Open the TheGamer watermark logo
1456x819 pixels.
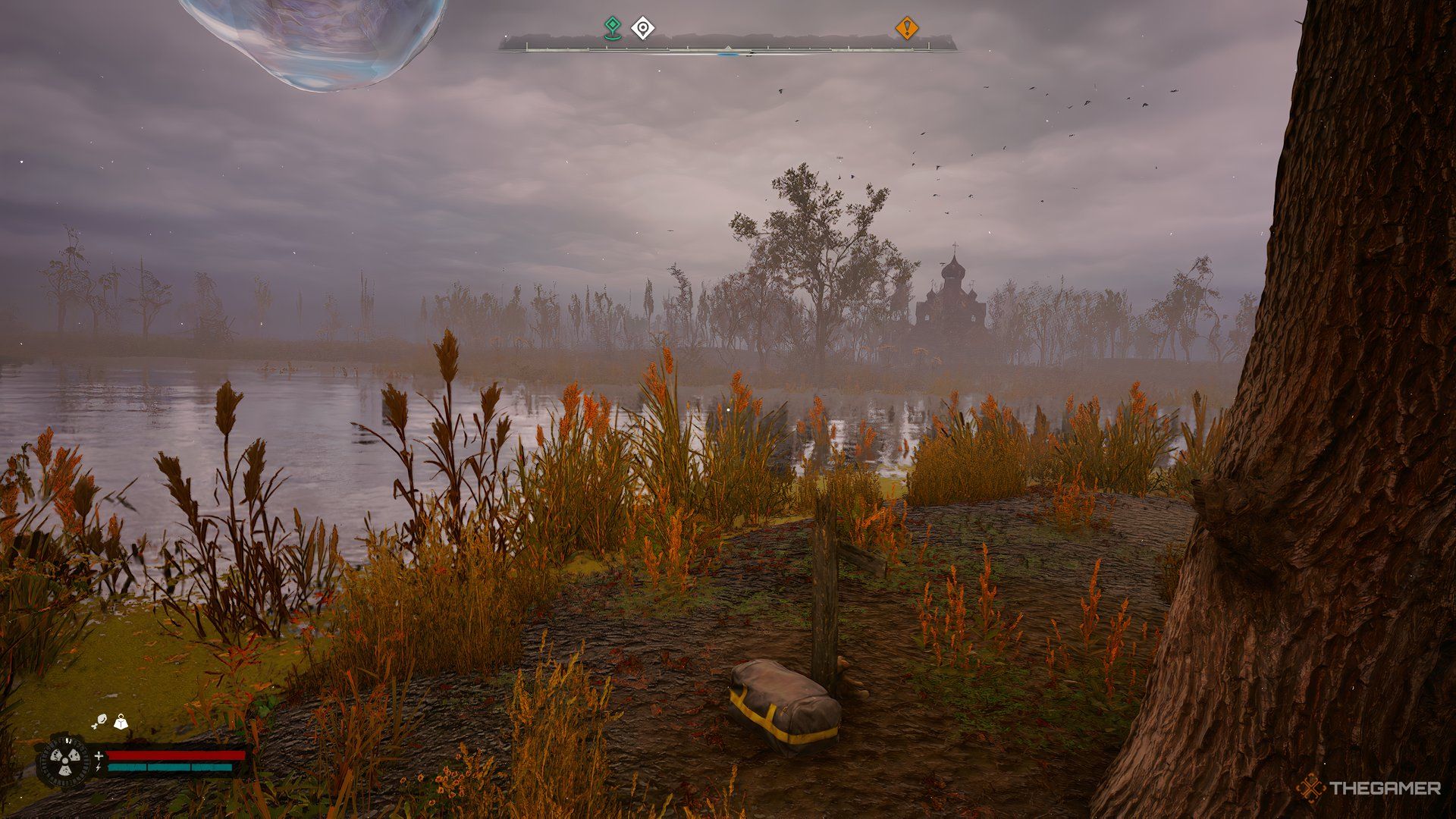[1368, 789]
